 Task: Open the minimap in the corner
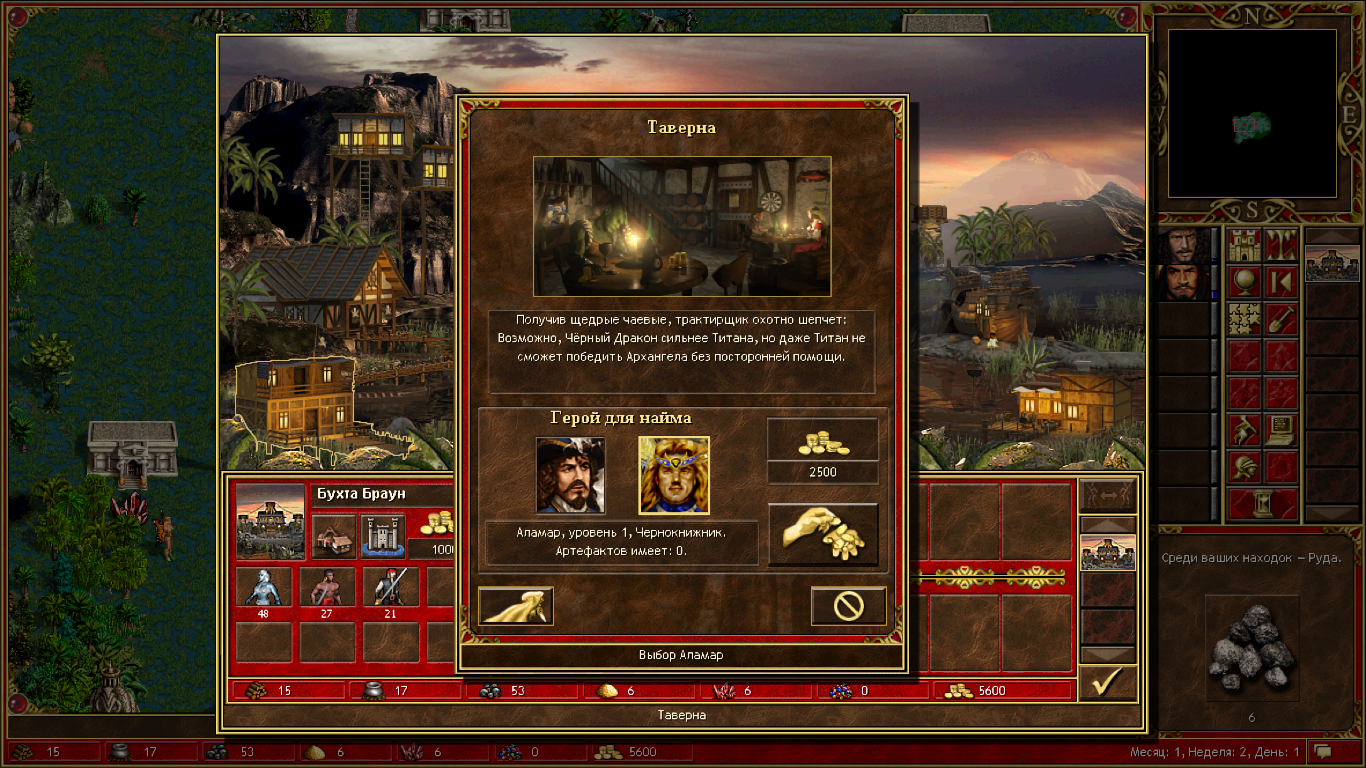pyautogui.click(x=1253, y=113)
